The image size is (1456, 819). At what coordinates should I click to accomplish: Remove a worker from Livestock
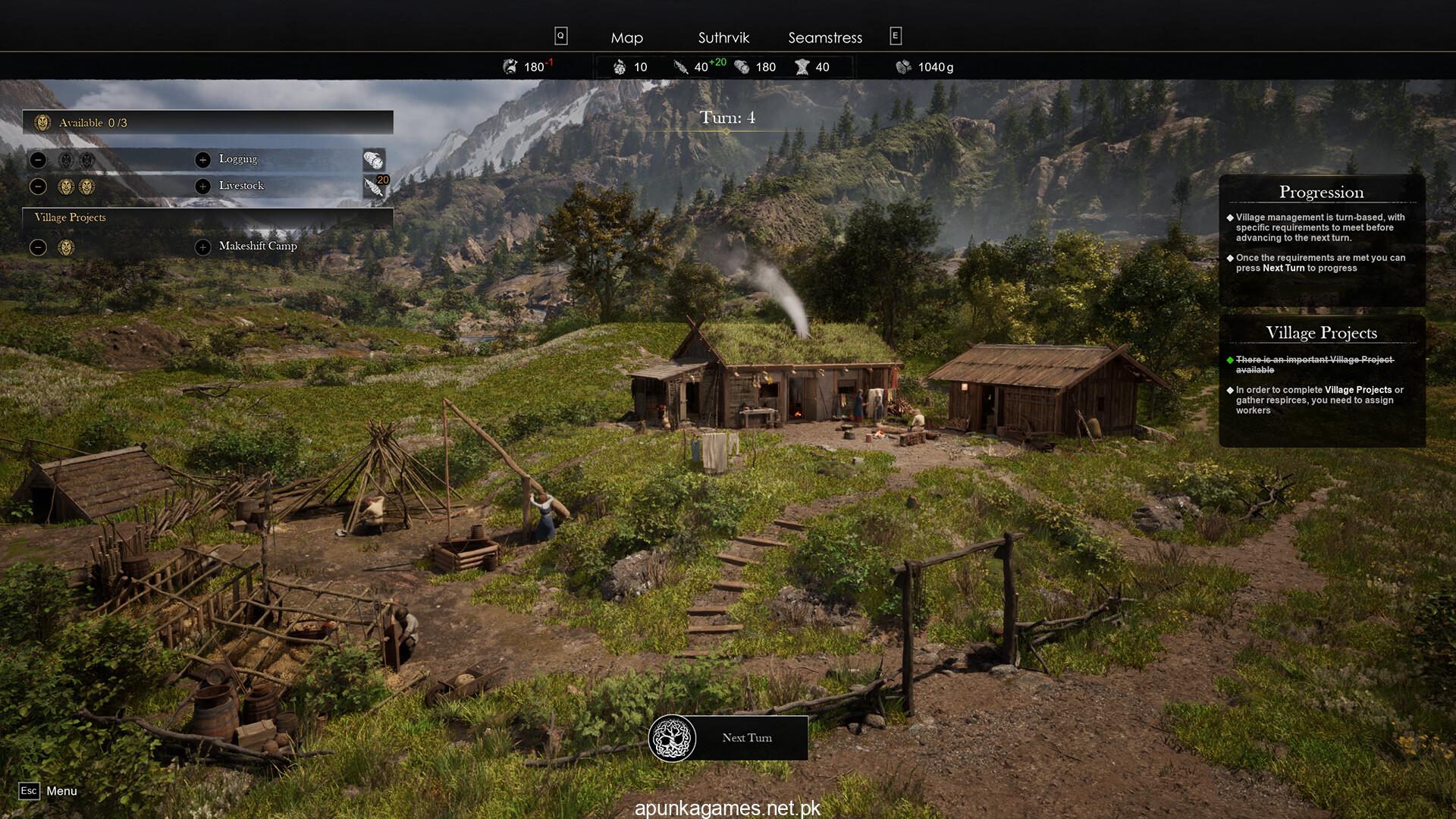(39, 187)
